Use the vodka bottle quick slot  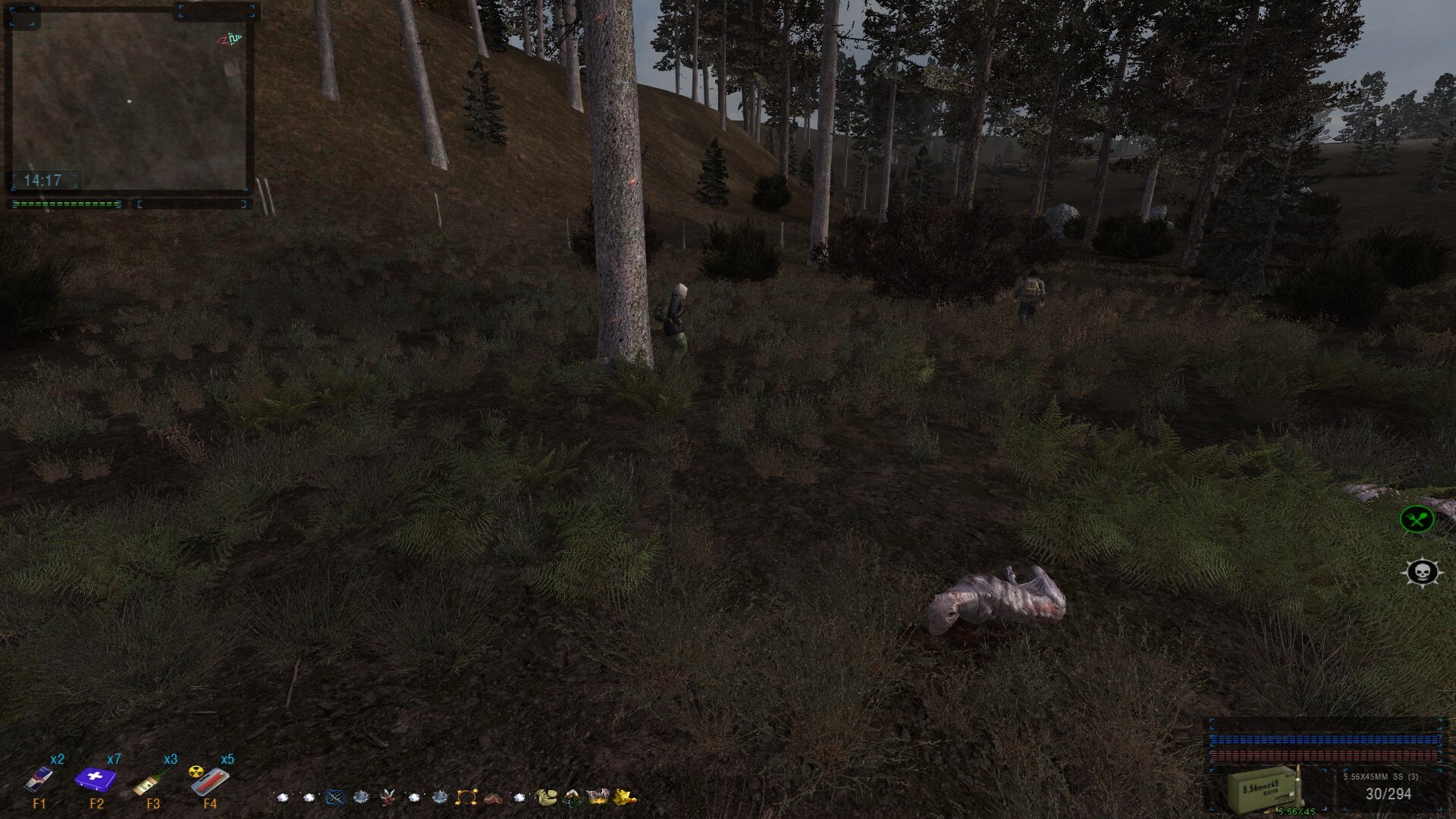coord(152,781)
